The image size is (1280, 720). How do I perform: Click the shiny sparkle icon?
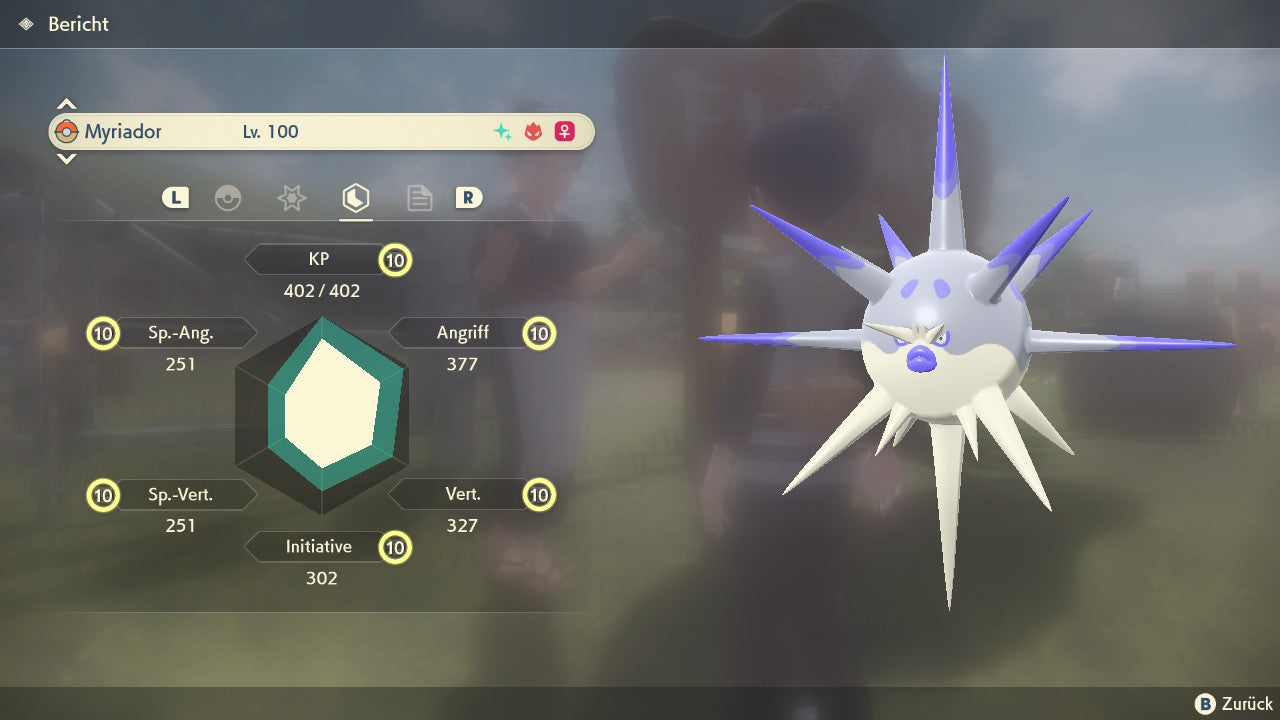(502, 132)
